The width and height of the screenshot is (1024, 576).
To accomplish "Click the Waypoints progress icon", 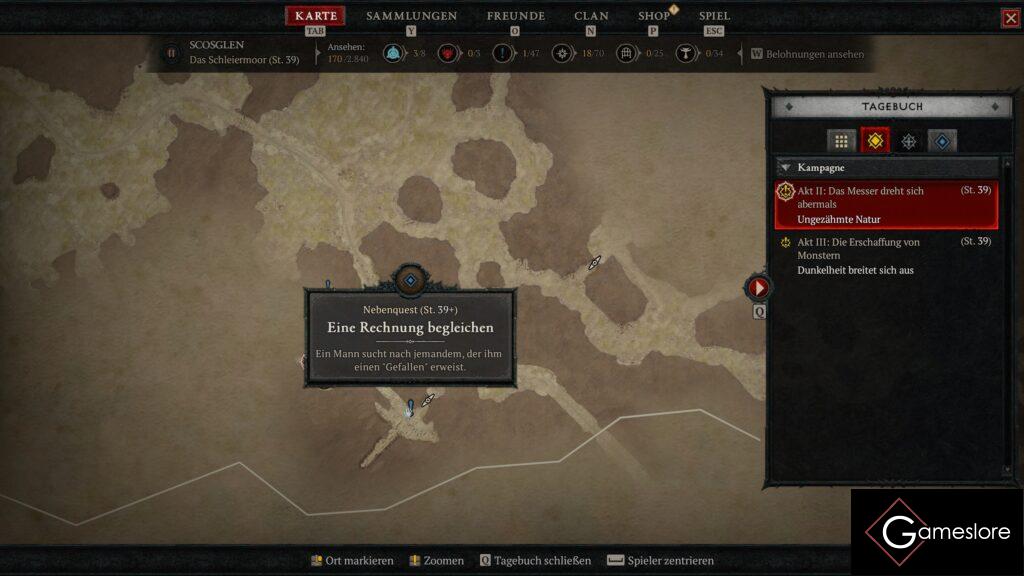I will [392, 54].
